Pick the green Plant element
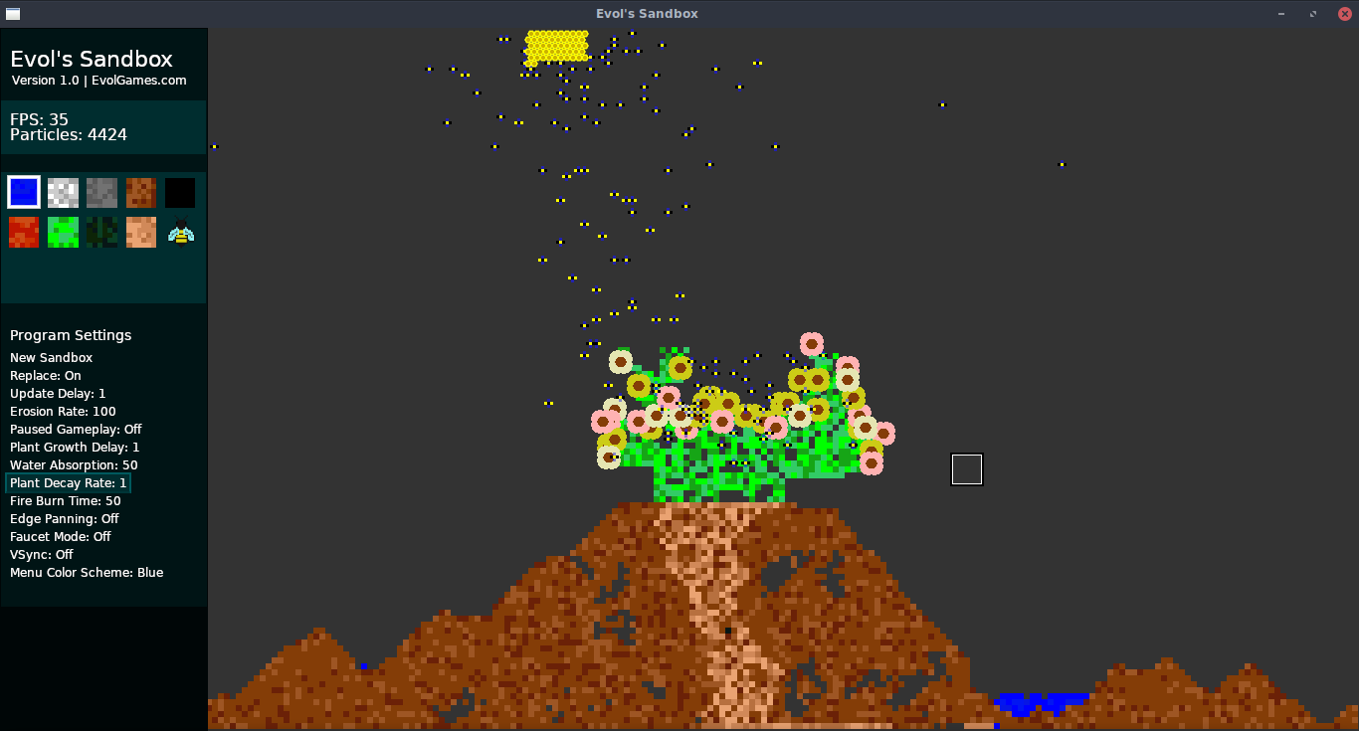The height and width of the screenshot is (731, 1359). (62, 232)
